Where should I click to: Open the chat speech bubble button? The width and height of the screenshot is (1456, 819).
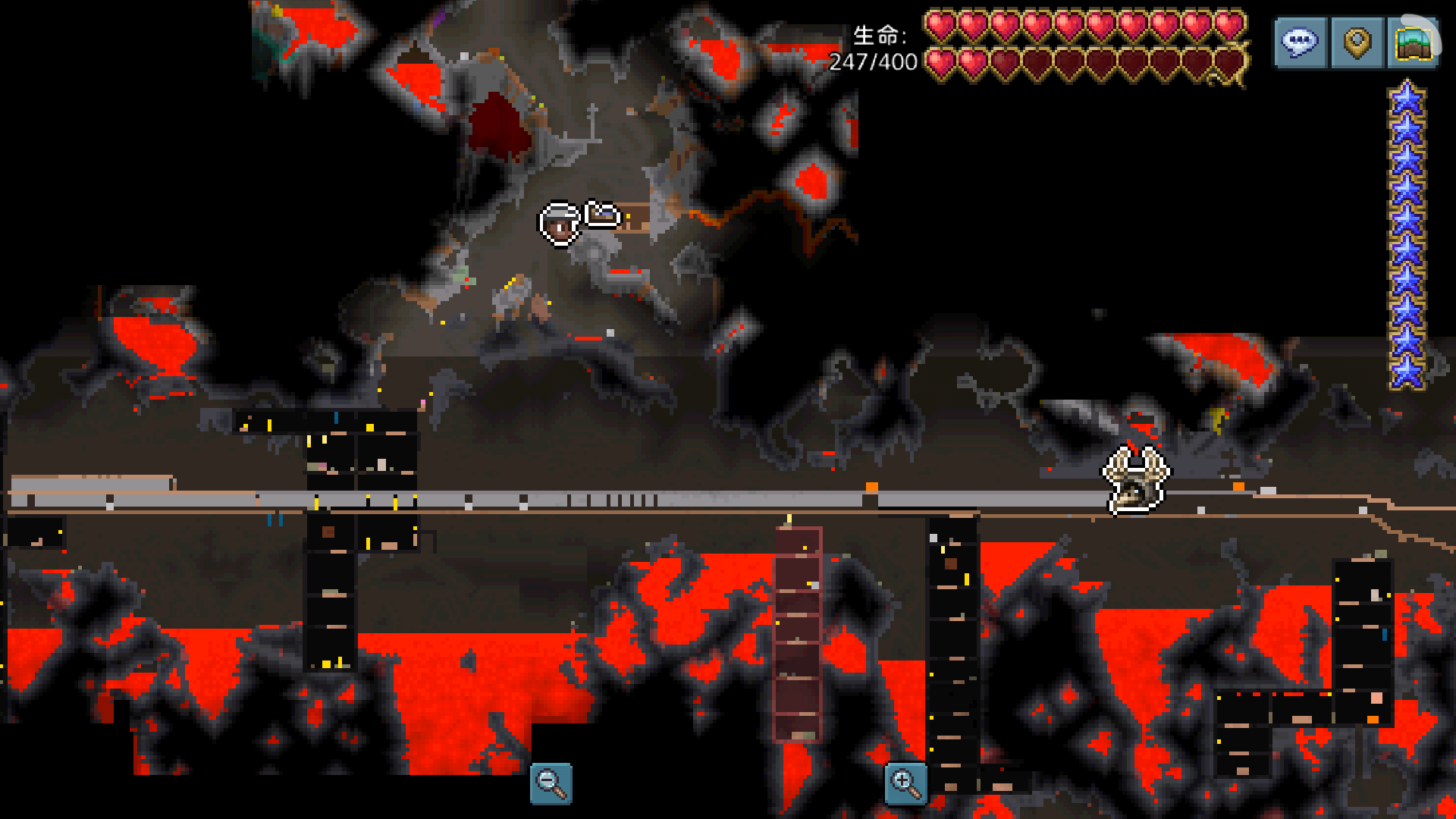(x=1300, y=43)
